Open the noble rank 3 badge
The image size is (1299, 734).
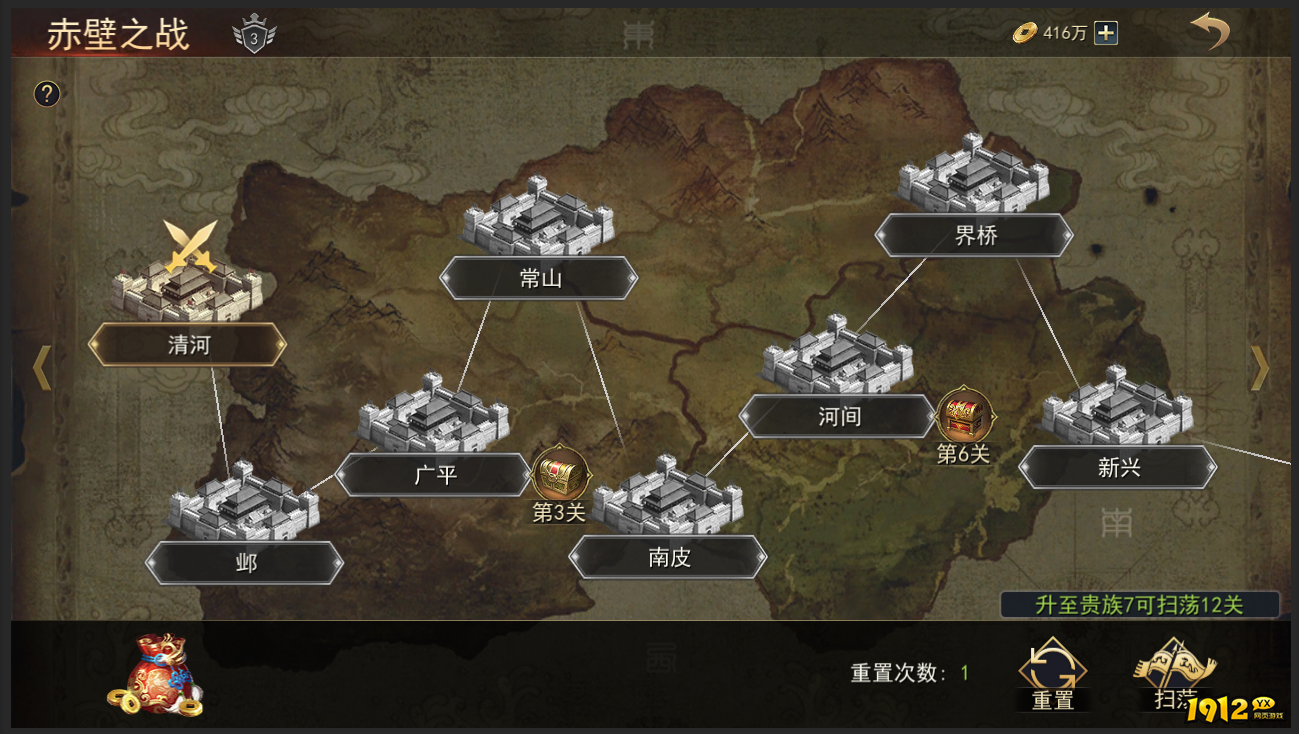(x=254, y=37)
